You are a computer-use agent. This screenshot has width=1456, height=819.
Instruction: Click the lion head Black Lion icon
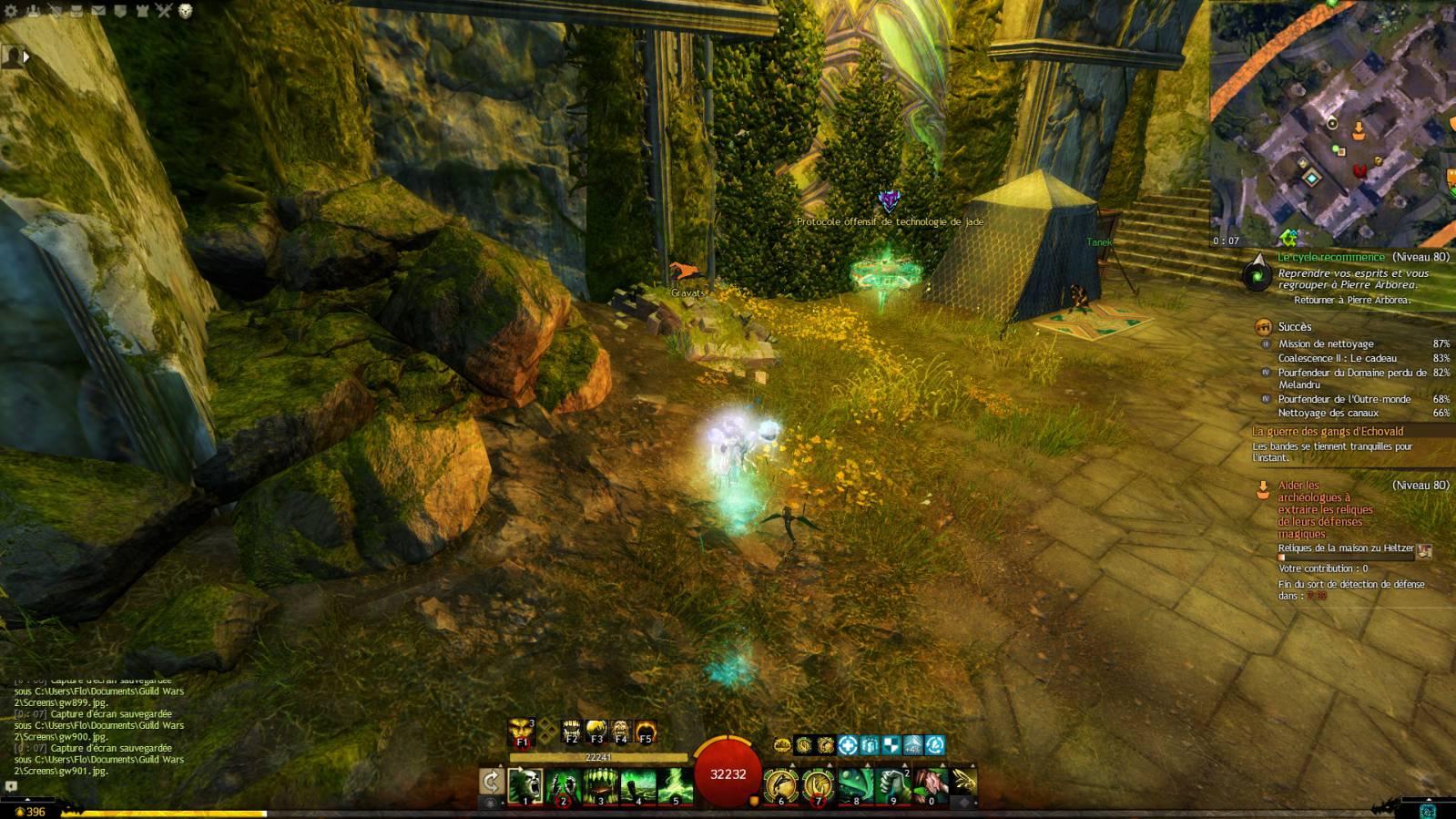point(186,11)
